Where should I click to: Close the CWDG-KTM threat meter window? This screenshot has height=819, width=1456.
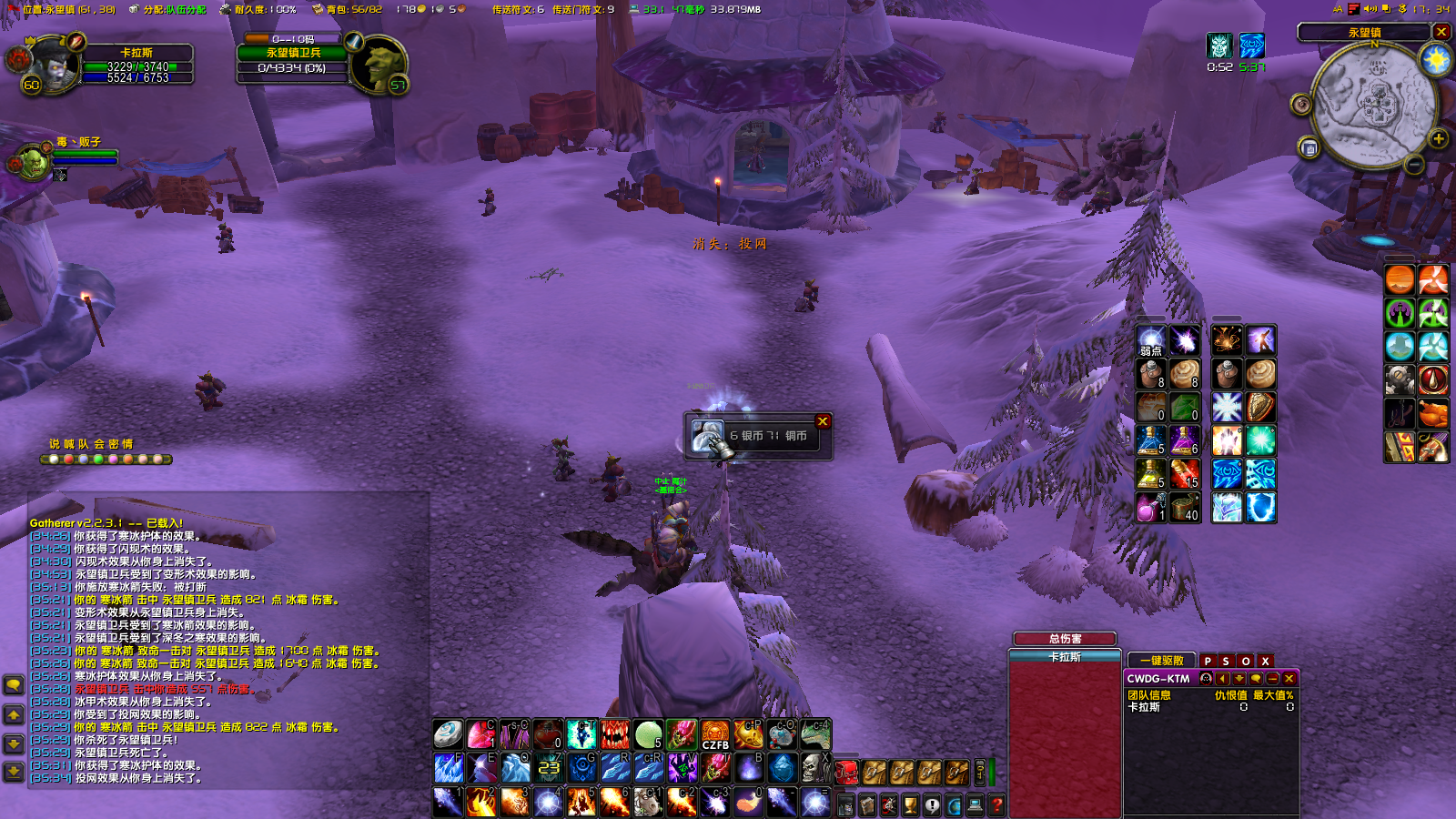[x=1289, y=679]
